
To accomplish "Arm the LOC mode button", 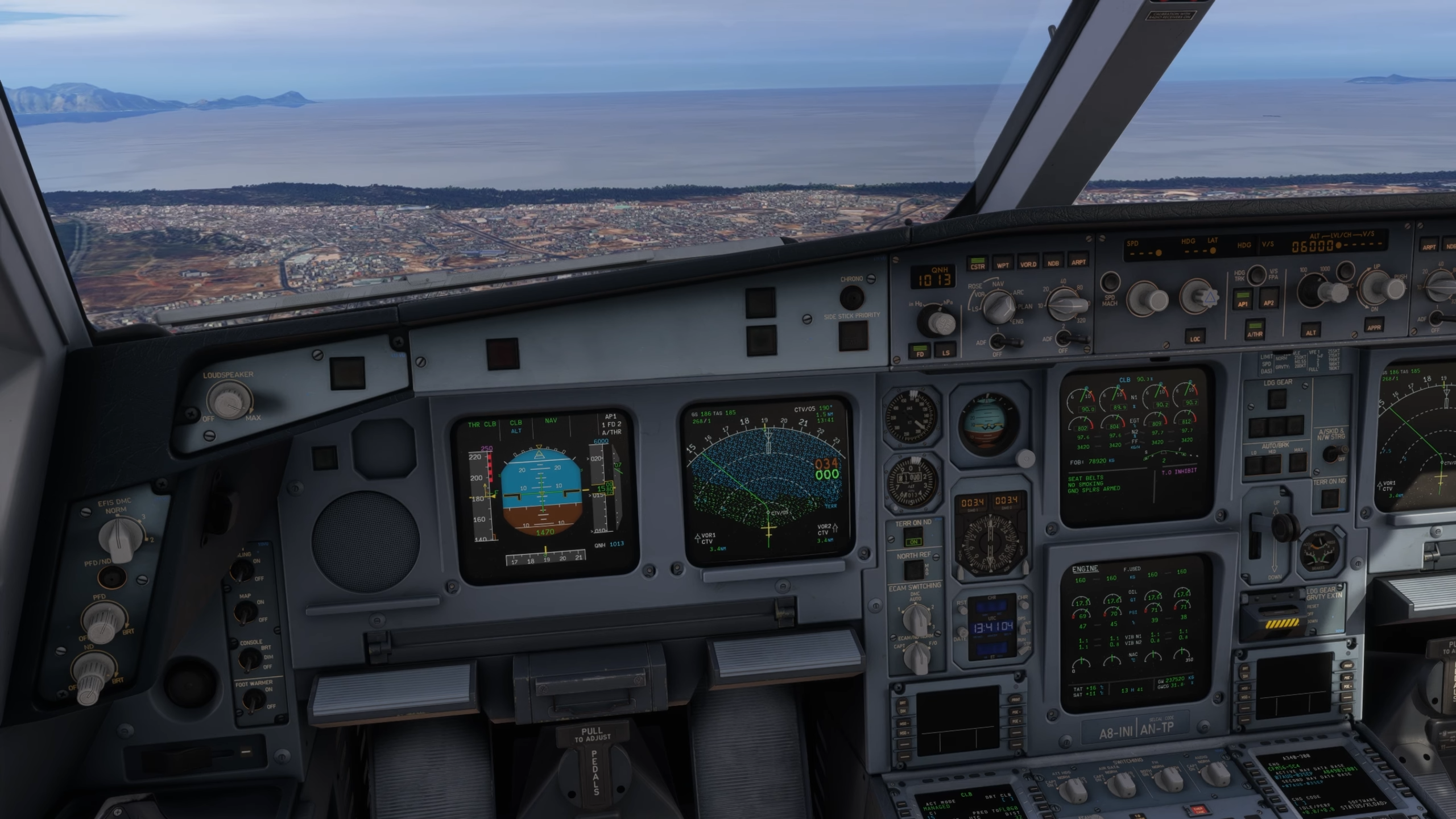I will pos(1195,337).
